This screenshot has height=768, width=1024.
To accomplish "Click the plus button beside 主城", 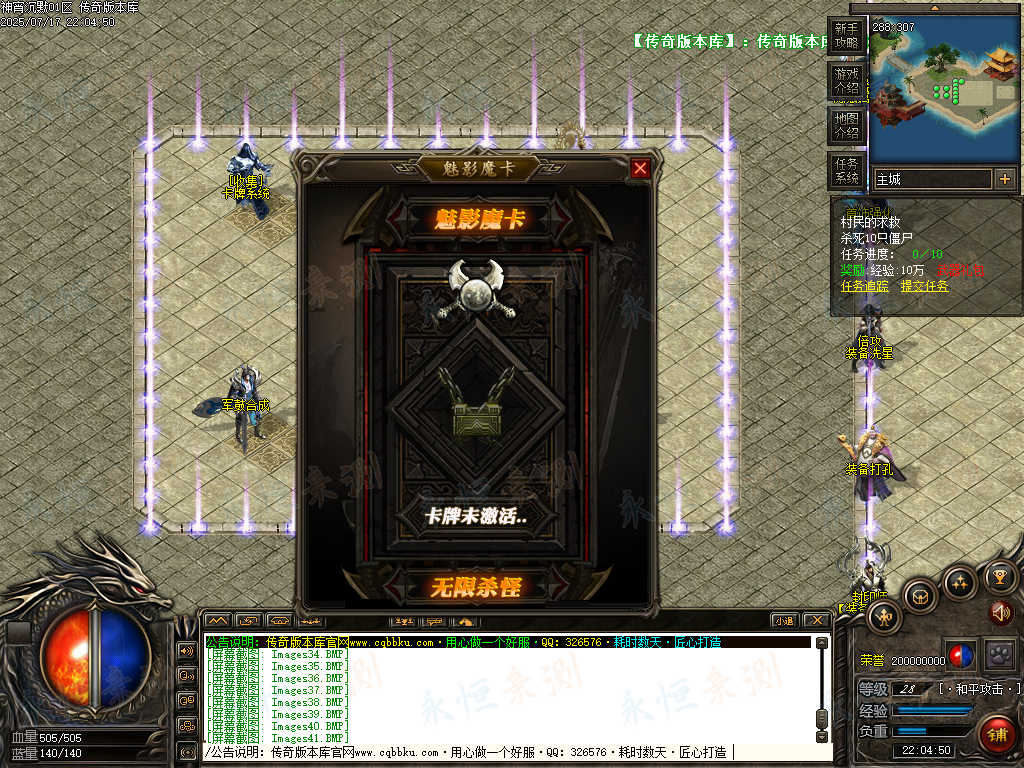I will click(1004, 179).
